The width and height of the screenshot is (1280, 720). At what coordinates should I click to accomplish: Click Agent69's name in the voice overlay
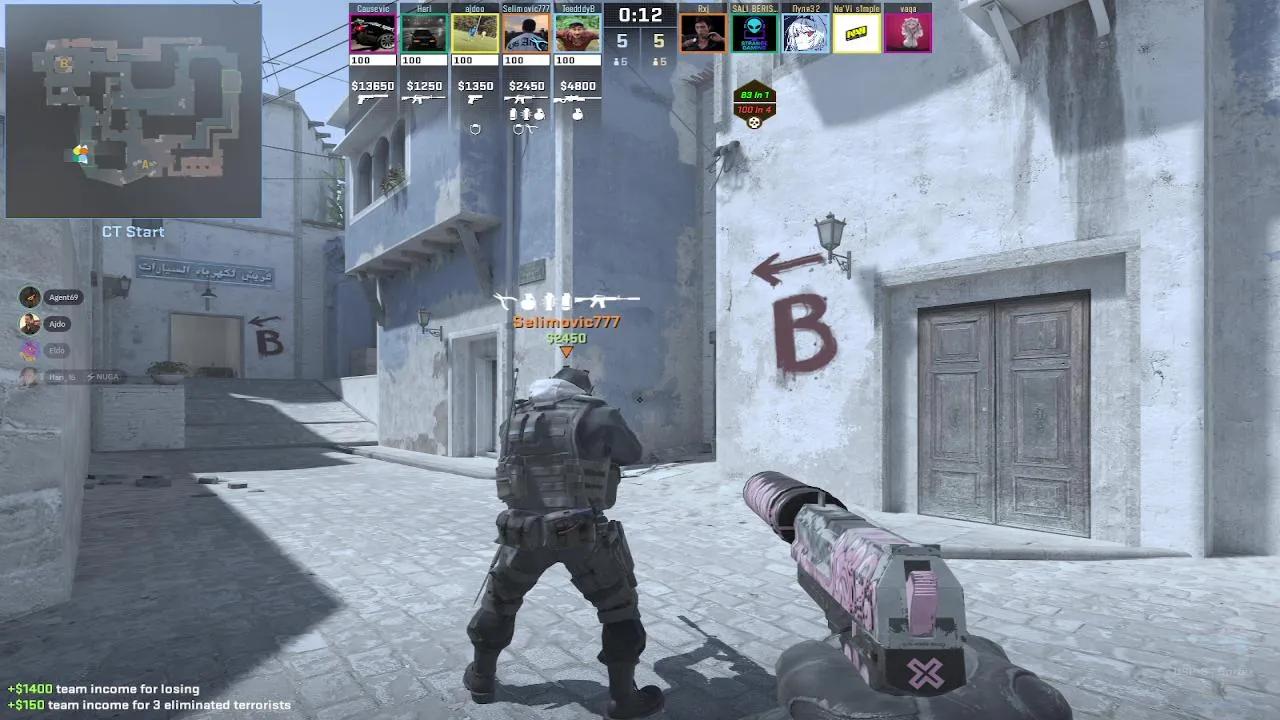coord(64,296)
